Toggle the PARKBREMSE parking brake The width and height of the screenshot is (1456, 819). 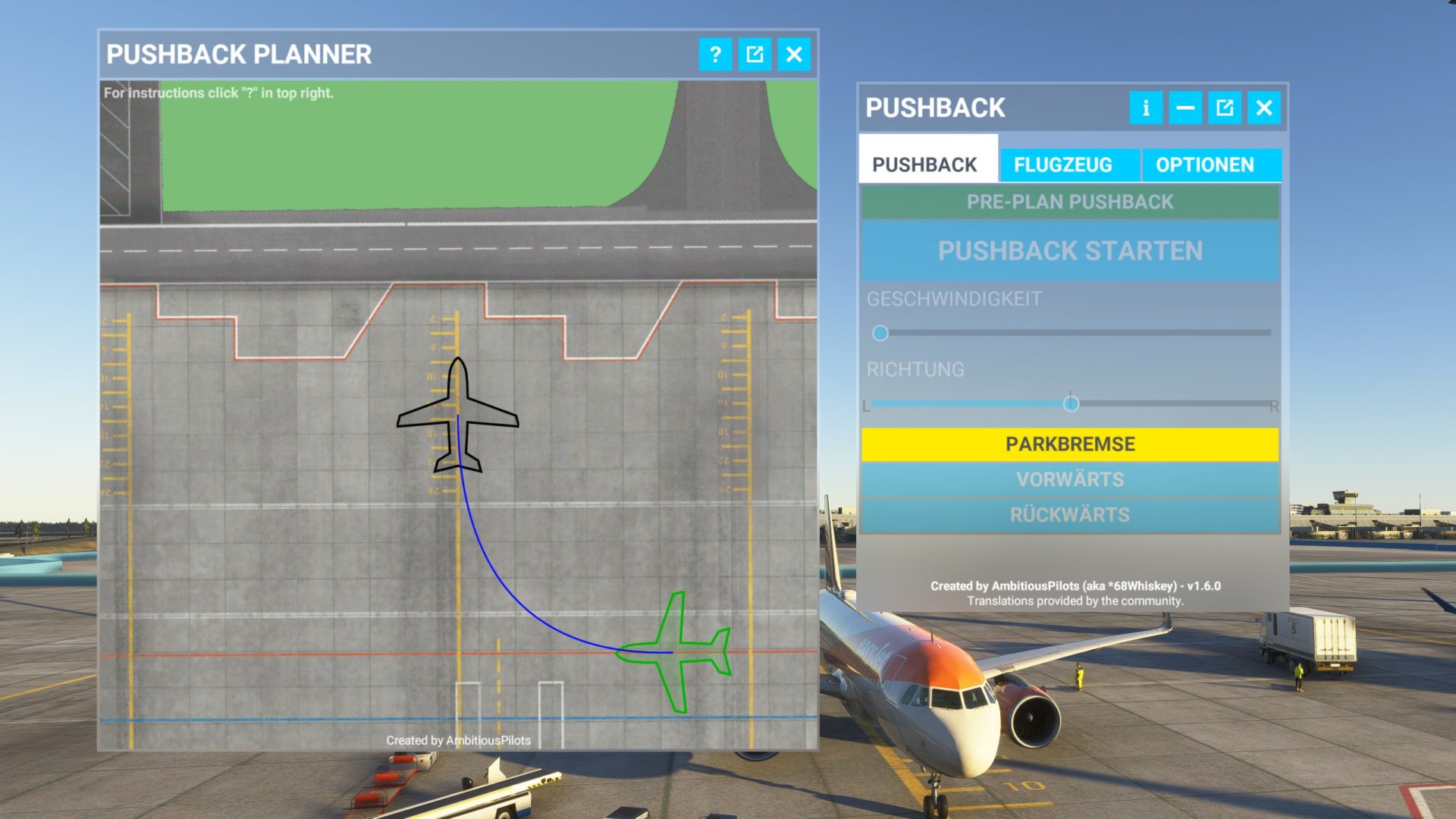1071,443
